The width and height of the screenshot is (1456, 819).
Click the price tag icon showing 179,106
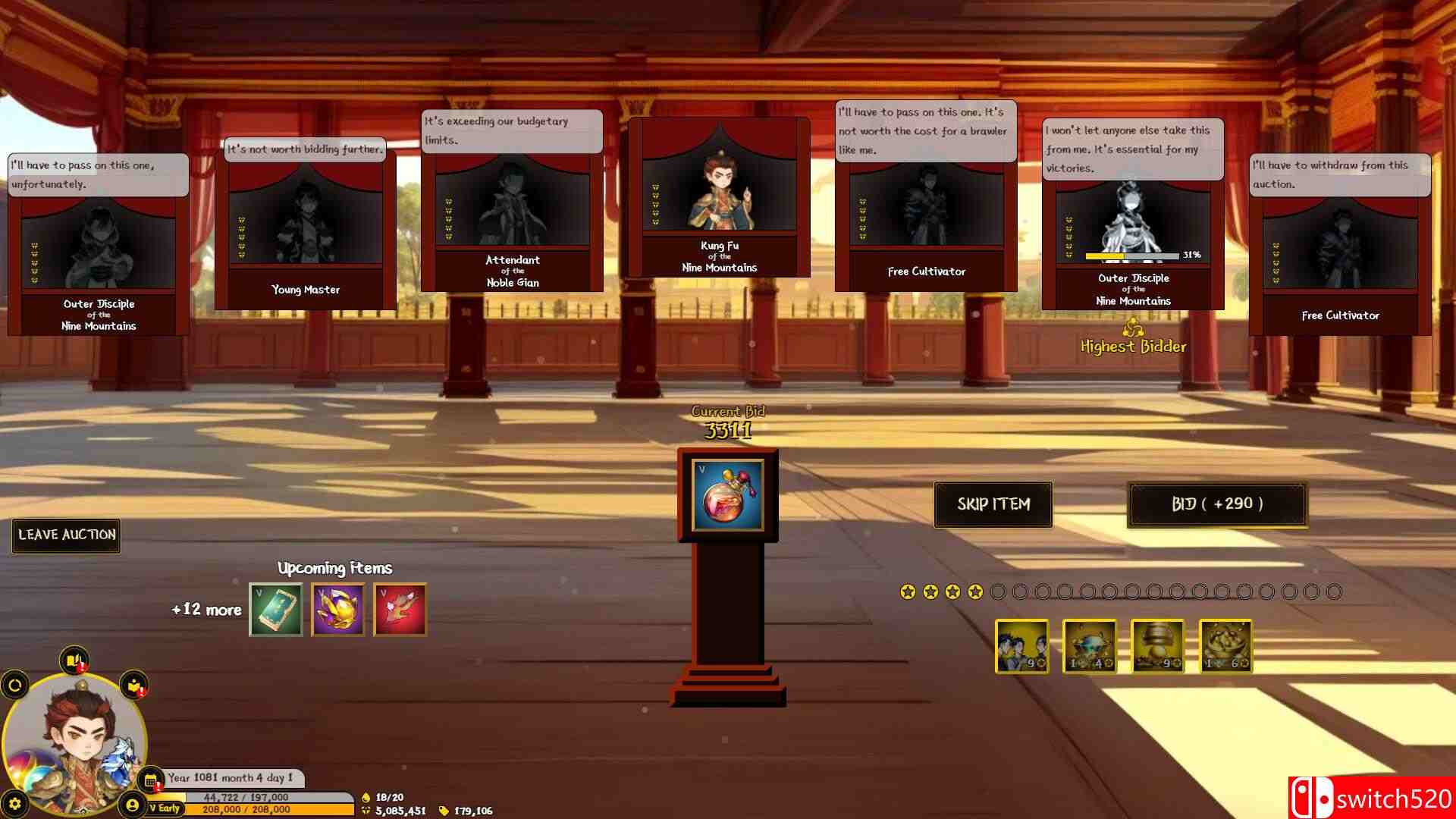click(x=444, y=810)
